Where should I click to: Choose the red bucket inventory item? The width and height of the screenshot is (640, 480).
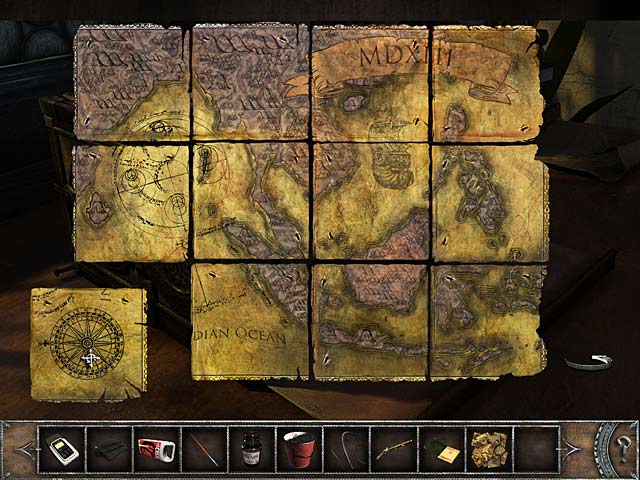tap(297, 447)
